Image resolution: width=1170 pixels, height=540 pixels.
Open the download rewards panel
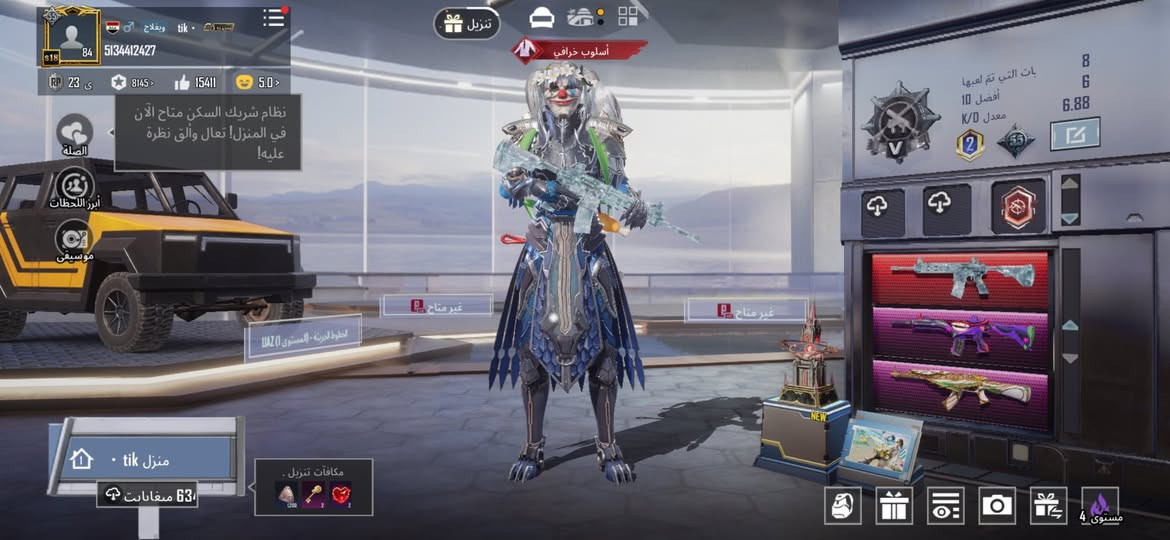point(313,487)
